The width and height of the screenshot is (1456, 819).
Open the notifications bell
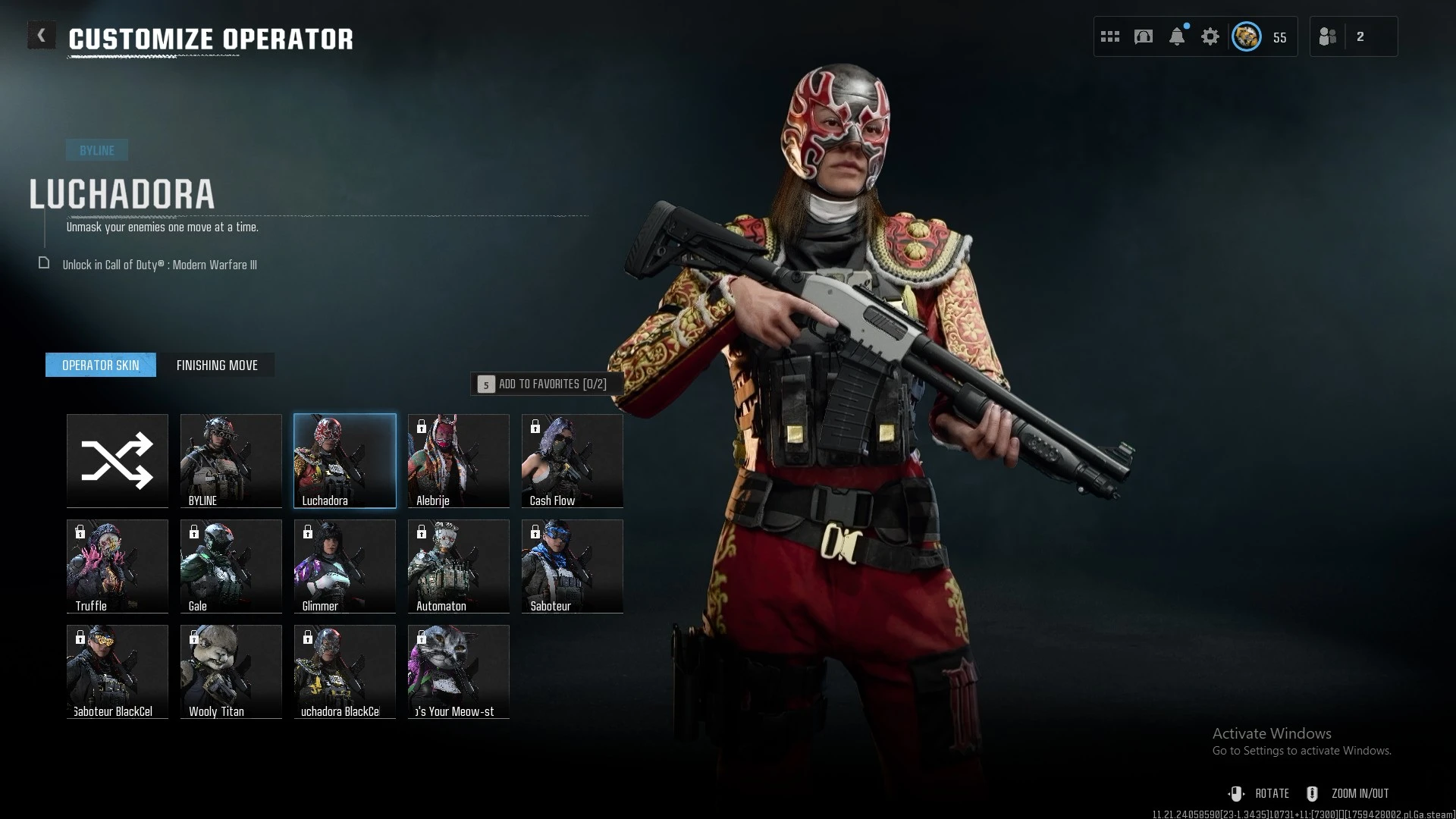(x=1177, y=36)
